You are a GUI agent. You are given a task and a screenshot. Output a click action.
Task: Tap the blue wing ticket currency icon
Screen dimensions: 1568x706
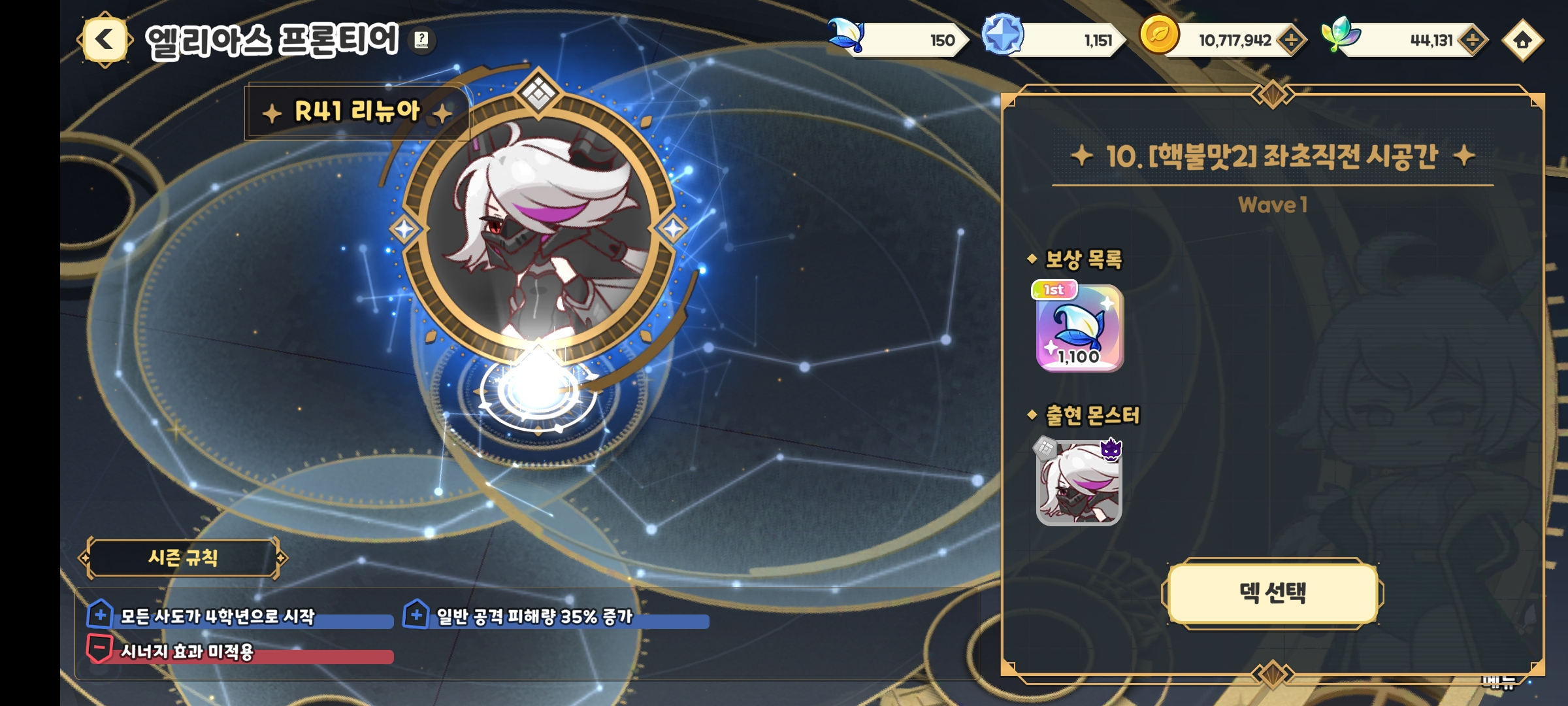coord(846,35)
